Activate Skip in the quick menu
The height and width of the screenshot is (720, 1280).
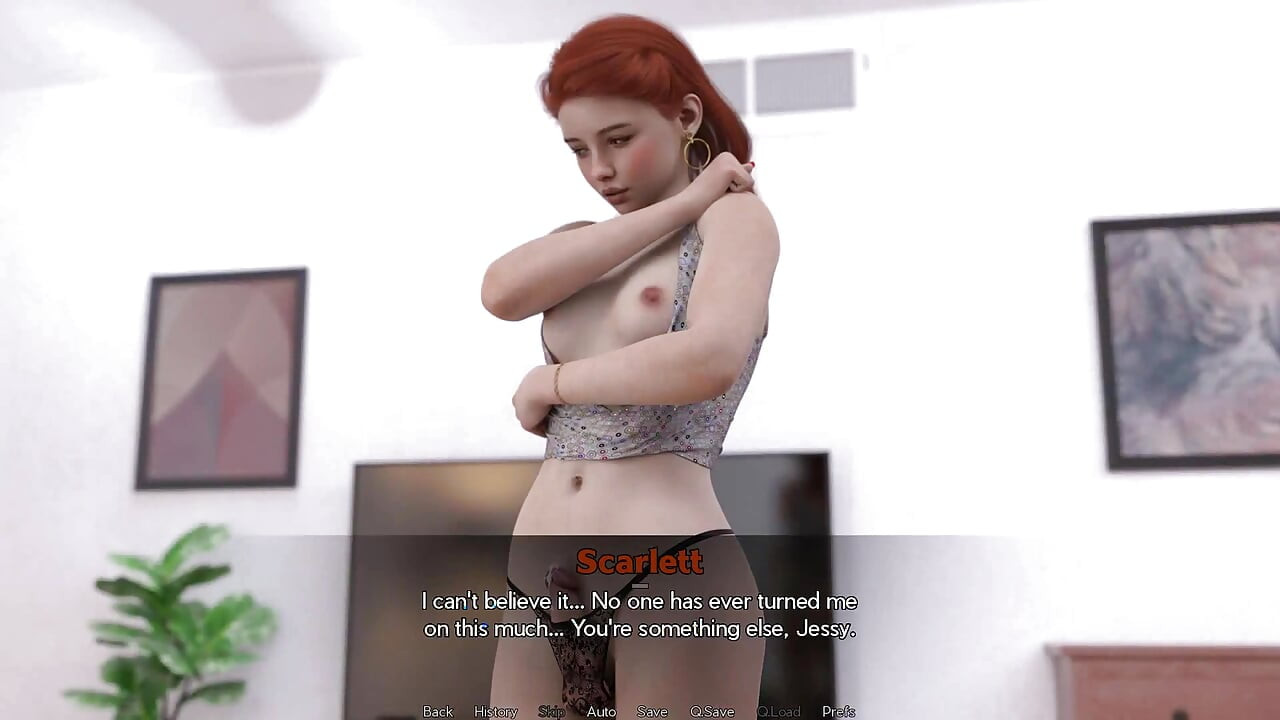[551, 711]
